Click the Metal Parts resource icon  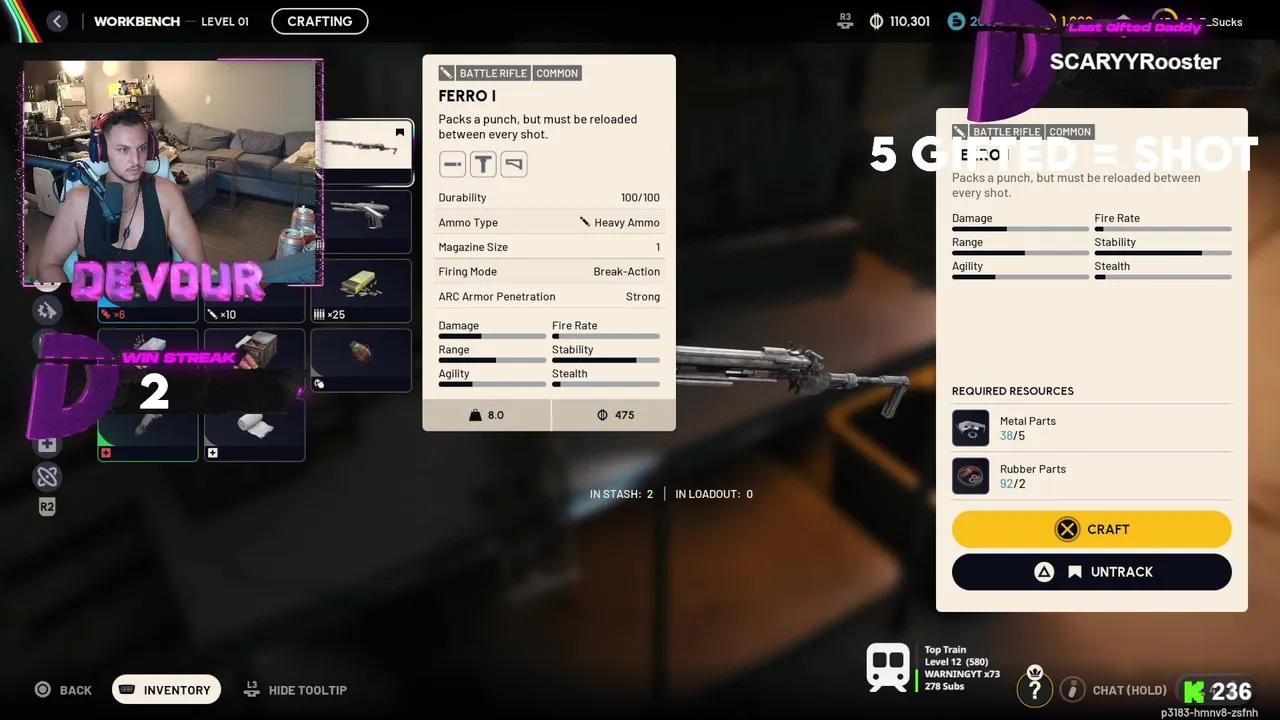970,428
